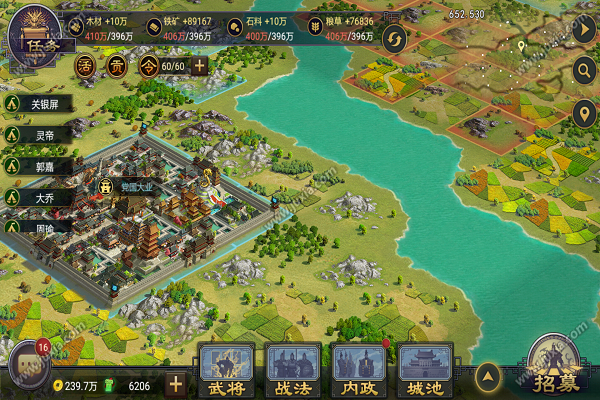Add gold with the plus button
Screen dimensions: 600x400
tap(176, 384)
